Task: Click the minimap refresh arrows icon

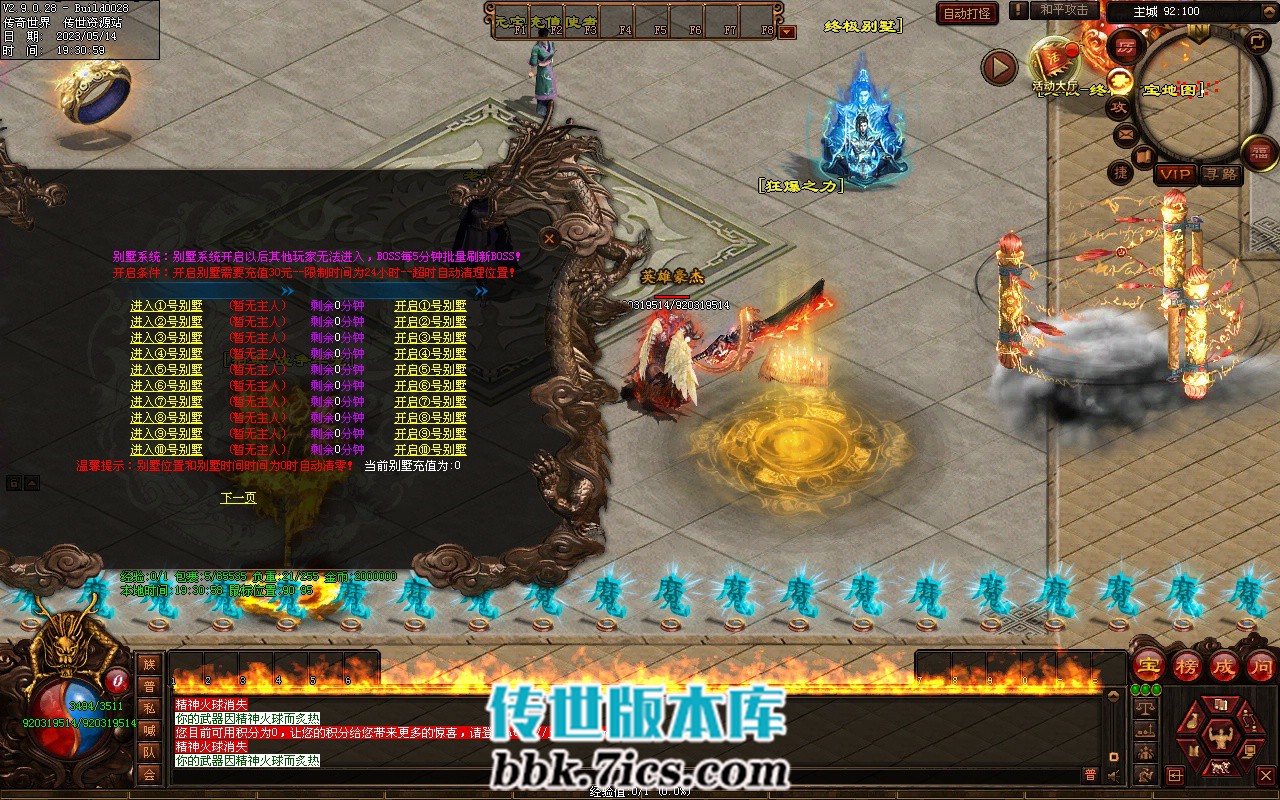Action: [x=1259, y=41]
